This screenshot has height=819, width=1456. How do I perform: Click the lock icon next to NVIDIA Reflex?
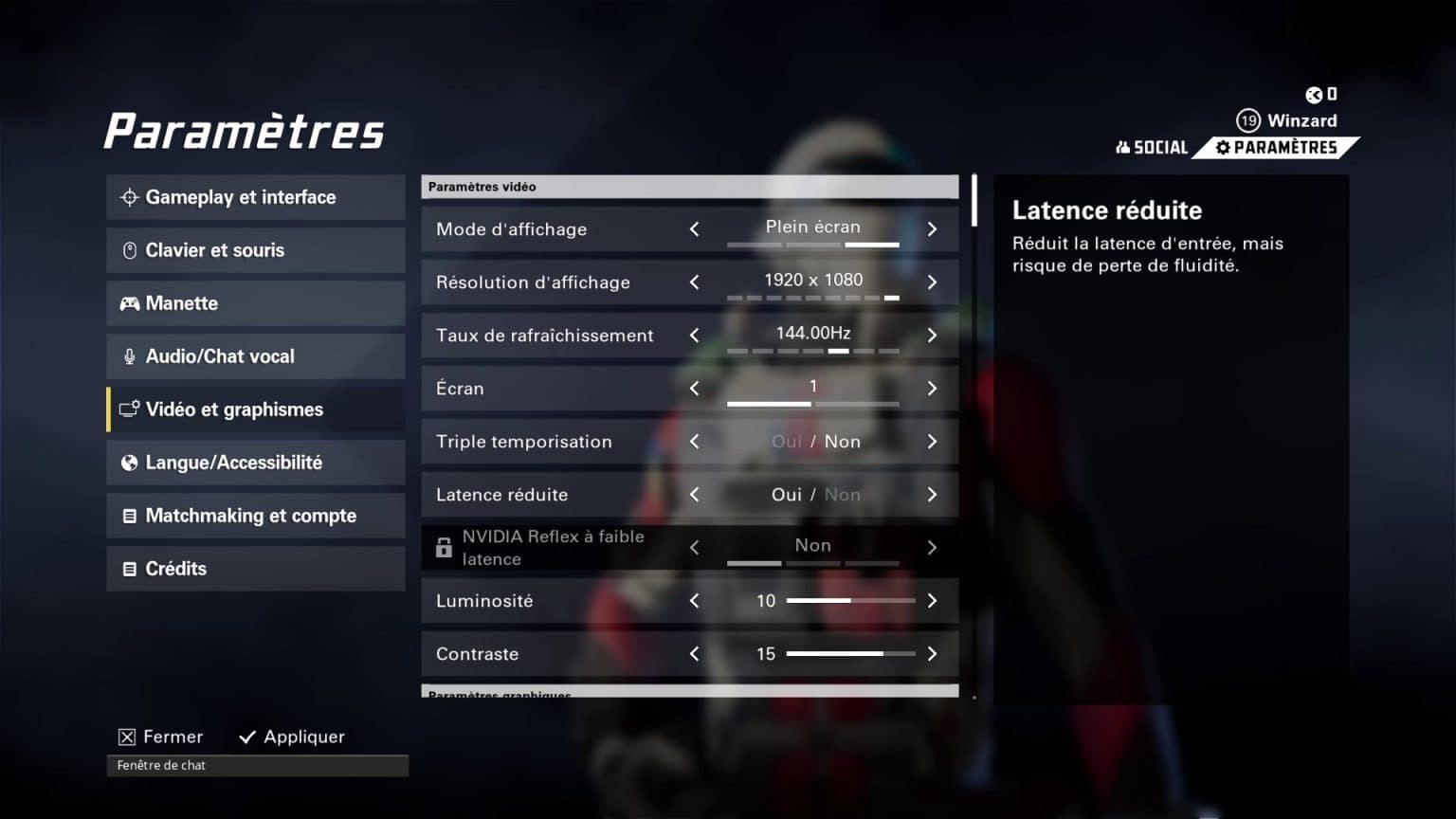coord(444,547)
